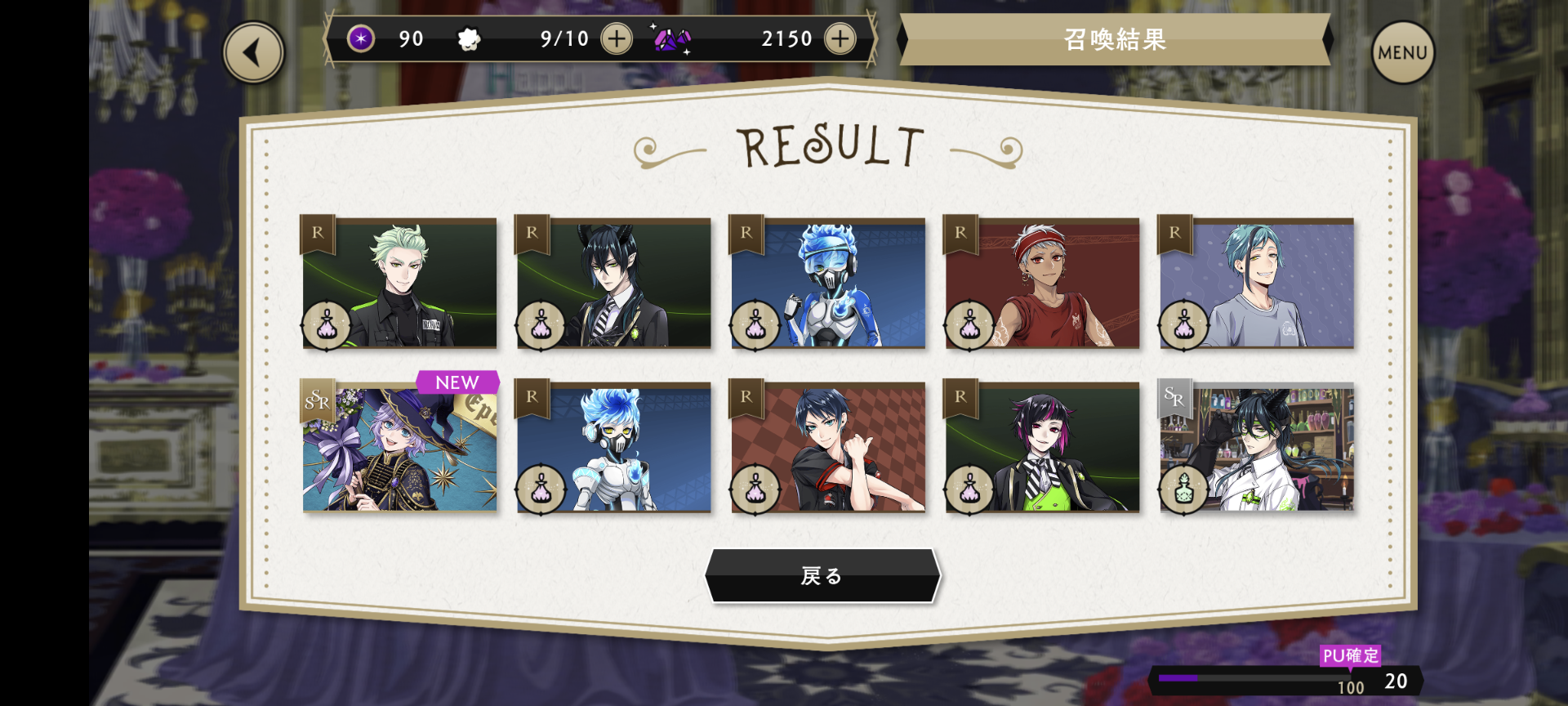This screenshot has height=706, width=1568.
Task: Tap the 戻る return button
Action: (x=822, y=576)
